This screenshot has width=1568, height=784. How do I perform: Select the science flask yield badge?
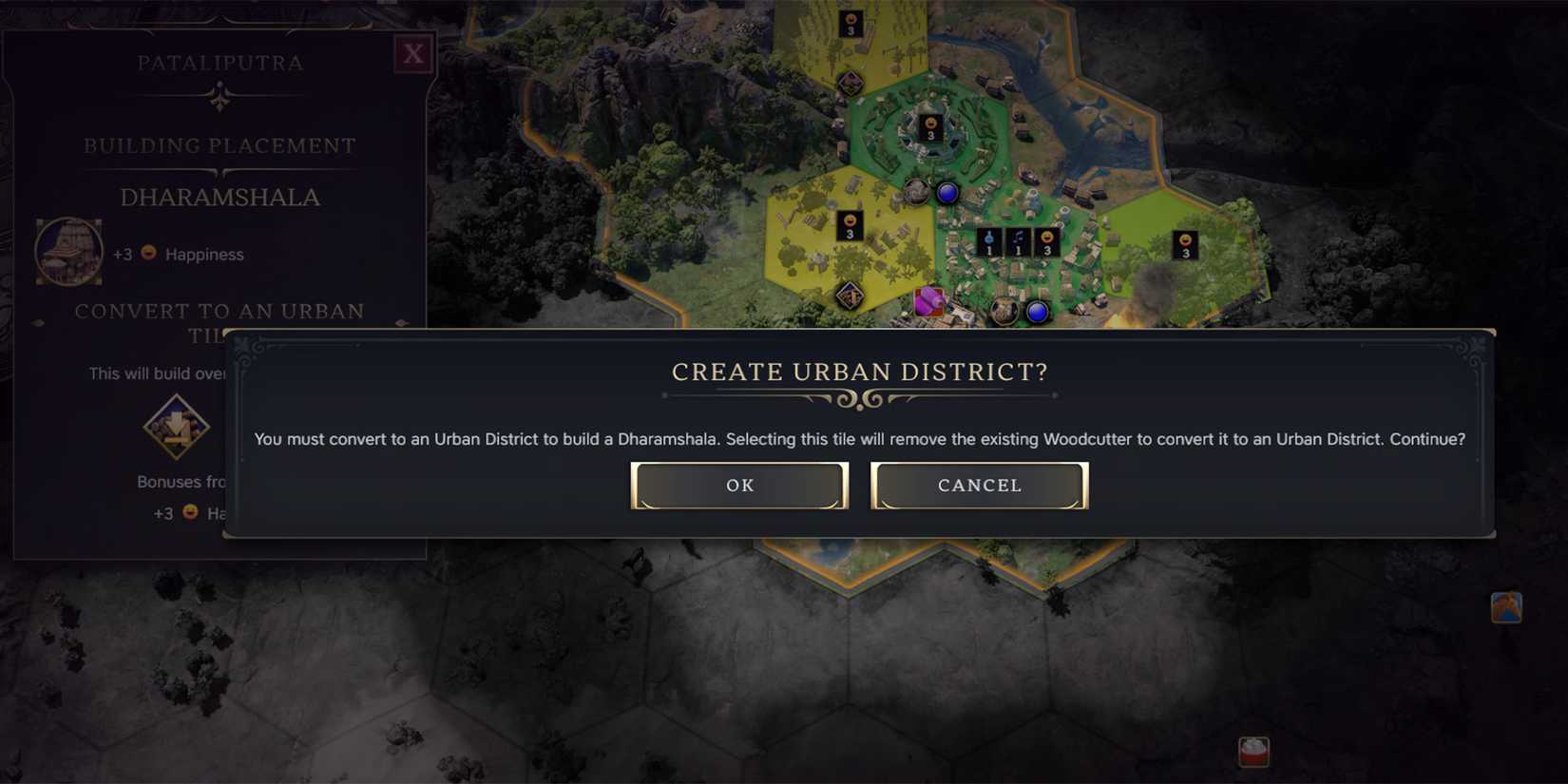click(x=988, y=241)
